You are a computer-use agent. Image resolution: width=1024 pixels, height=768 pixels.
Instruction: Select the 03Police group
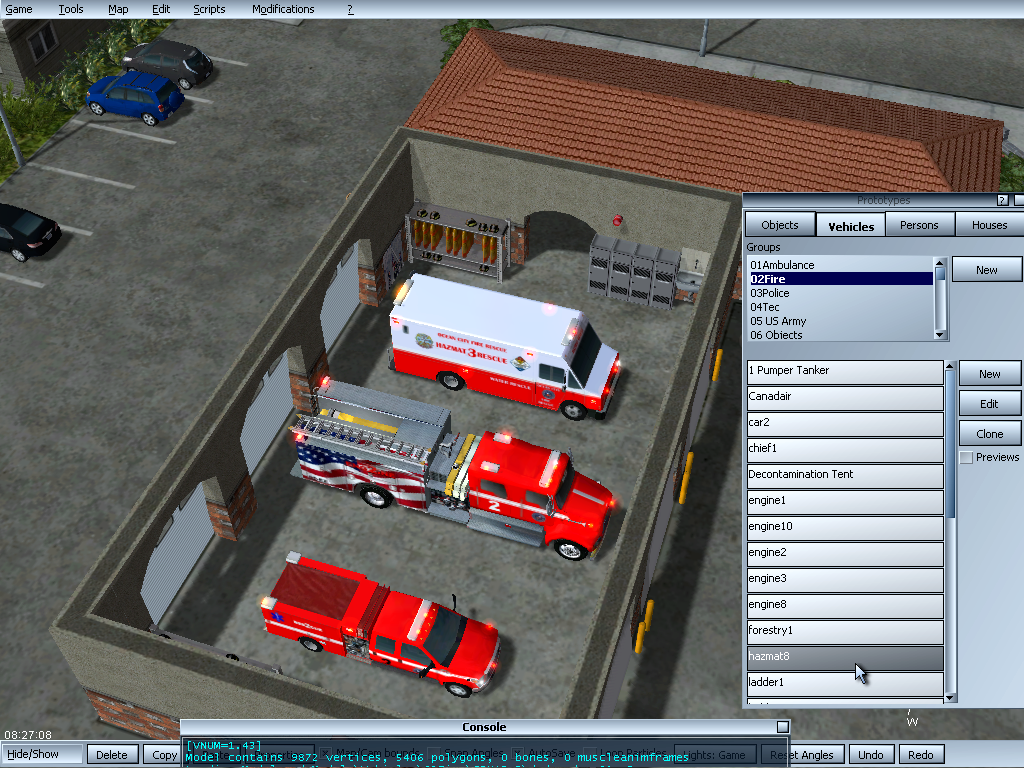tap(770, 293)
